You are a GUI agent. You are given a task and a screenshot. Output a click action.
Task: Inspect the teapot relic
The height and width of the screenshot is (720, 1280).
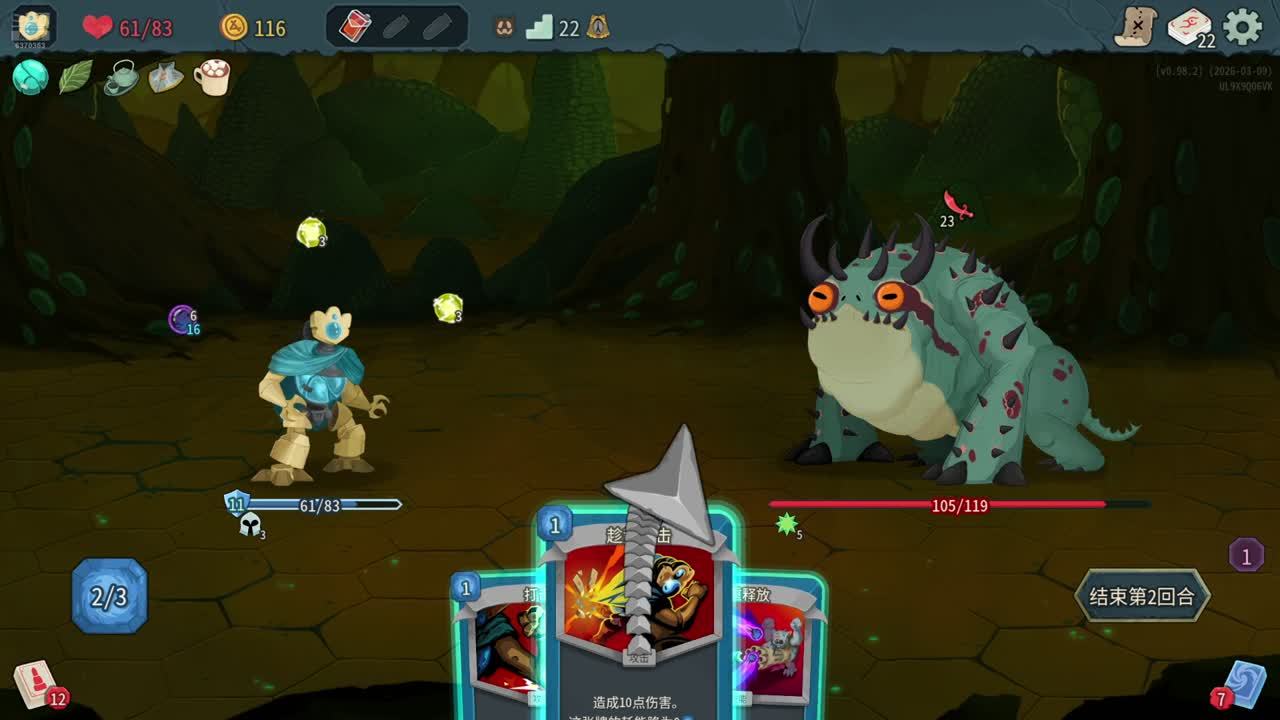121,77
